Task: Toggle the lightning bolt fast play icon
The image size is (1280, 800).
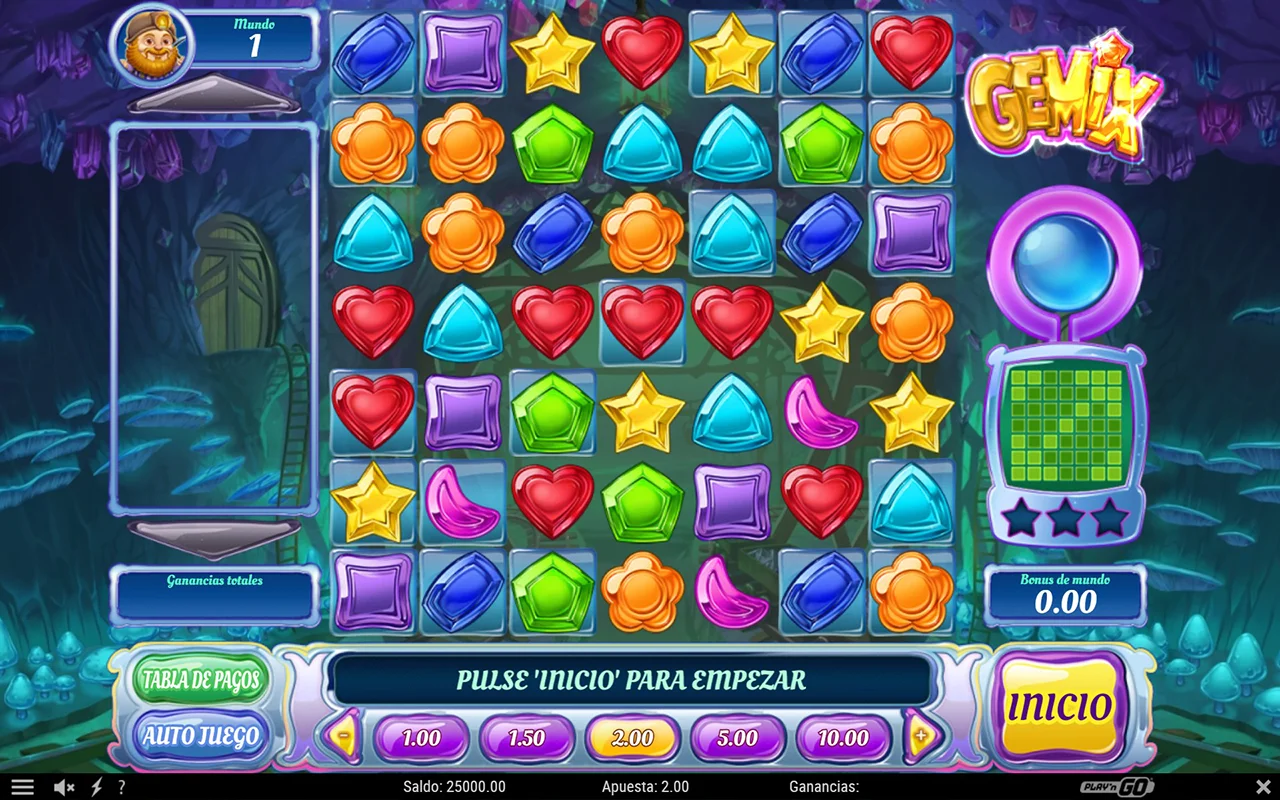Action: tap(97, 787)
